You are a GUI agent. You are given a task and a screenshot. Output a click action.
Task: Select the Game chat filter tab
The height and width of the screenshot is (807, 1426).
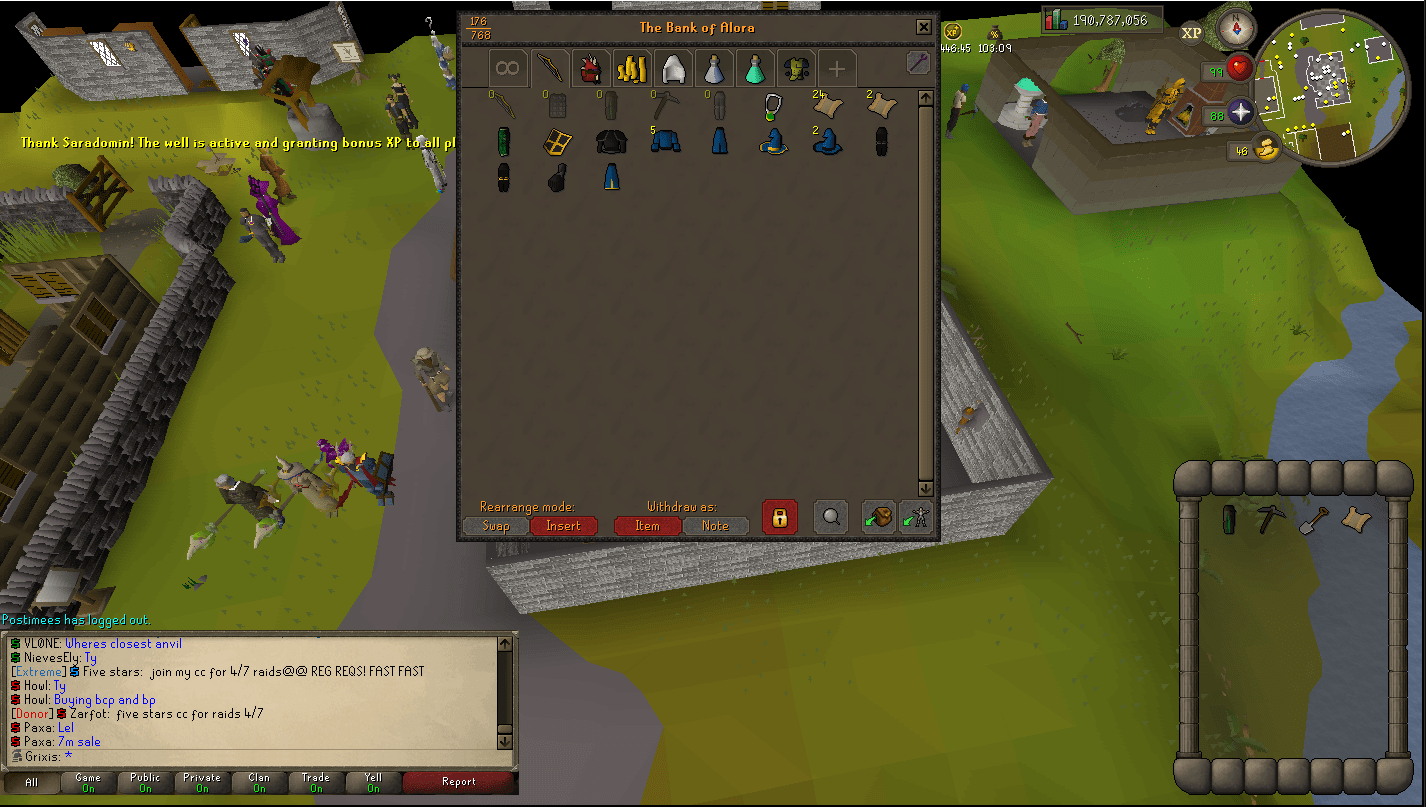tap(88, 782)
